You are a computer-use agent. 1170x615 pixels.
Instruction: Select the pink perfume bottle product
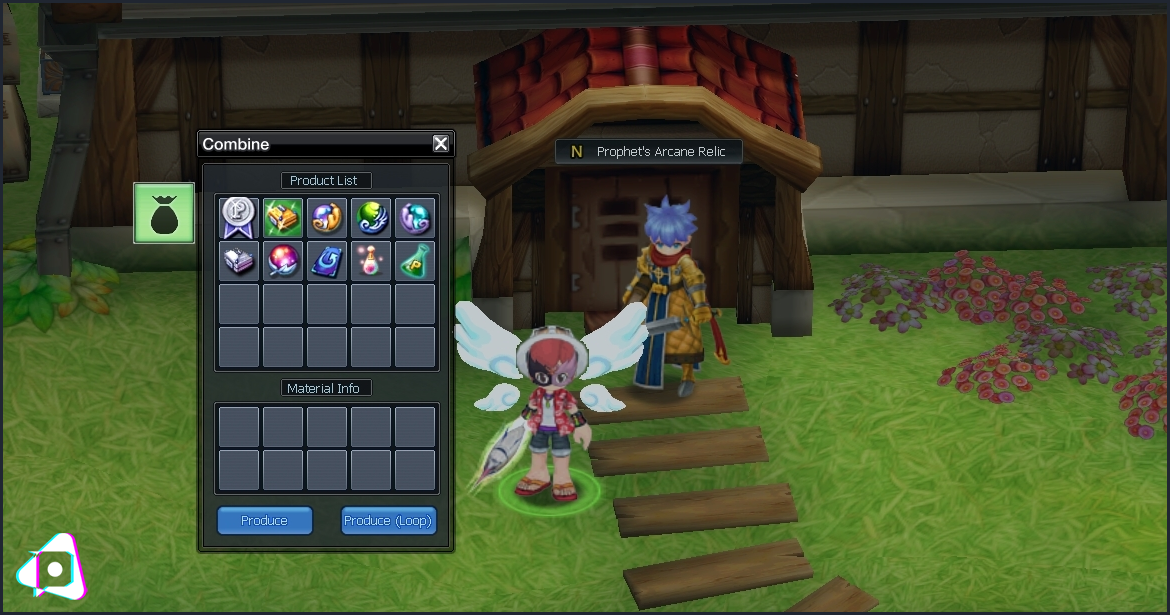coord(371,261)
